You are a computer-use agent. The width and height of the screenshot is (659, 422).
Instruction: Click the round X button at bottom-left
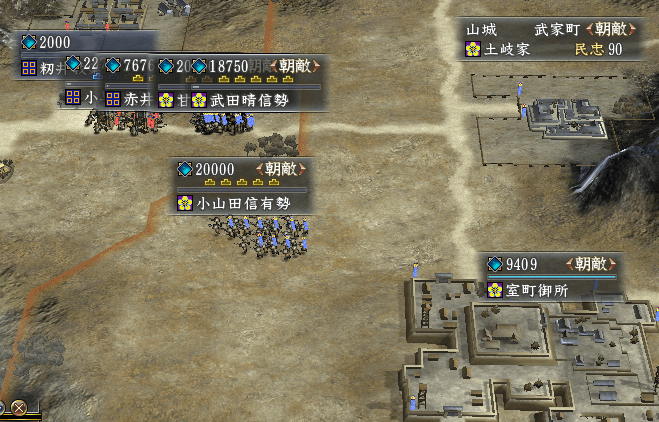pyautogui.click(x=18, y=408)
